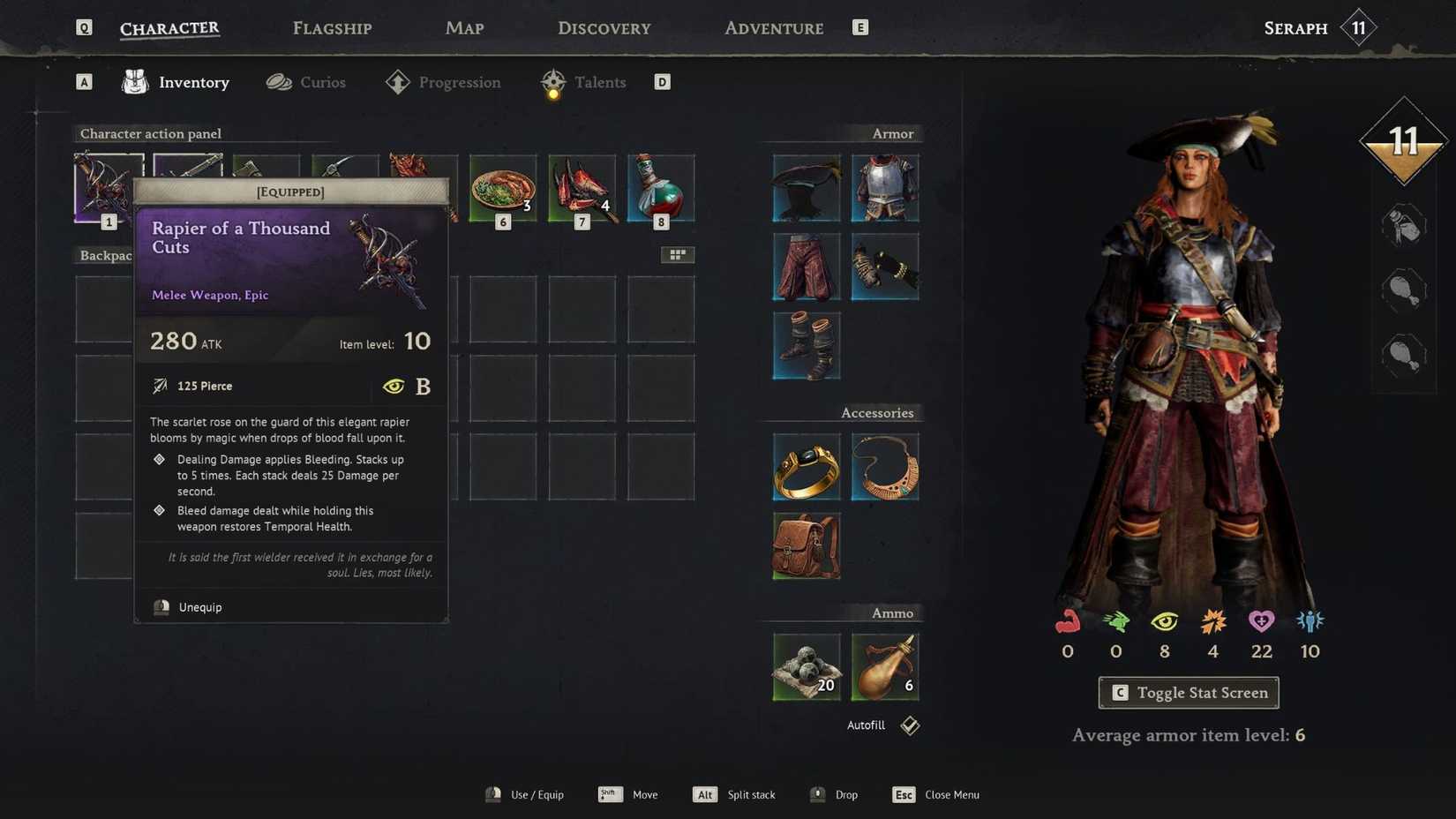Click the equipped backpack accessory
The image size is (1456, 819).
tap(805, 545)
